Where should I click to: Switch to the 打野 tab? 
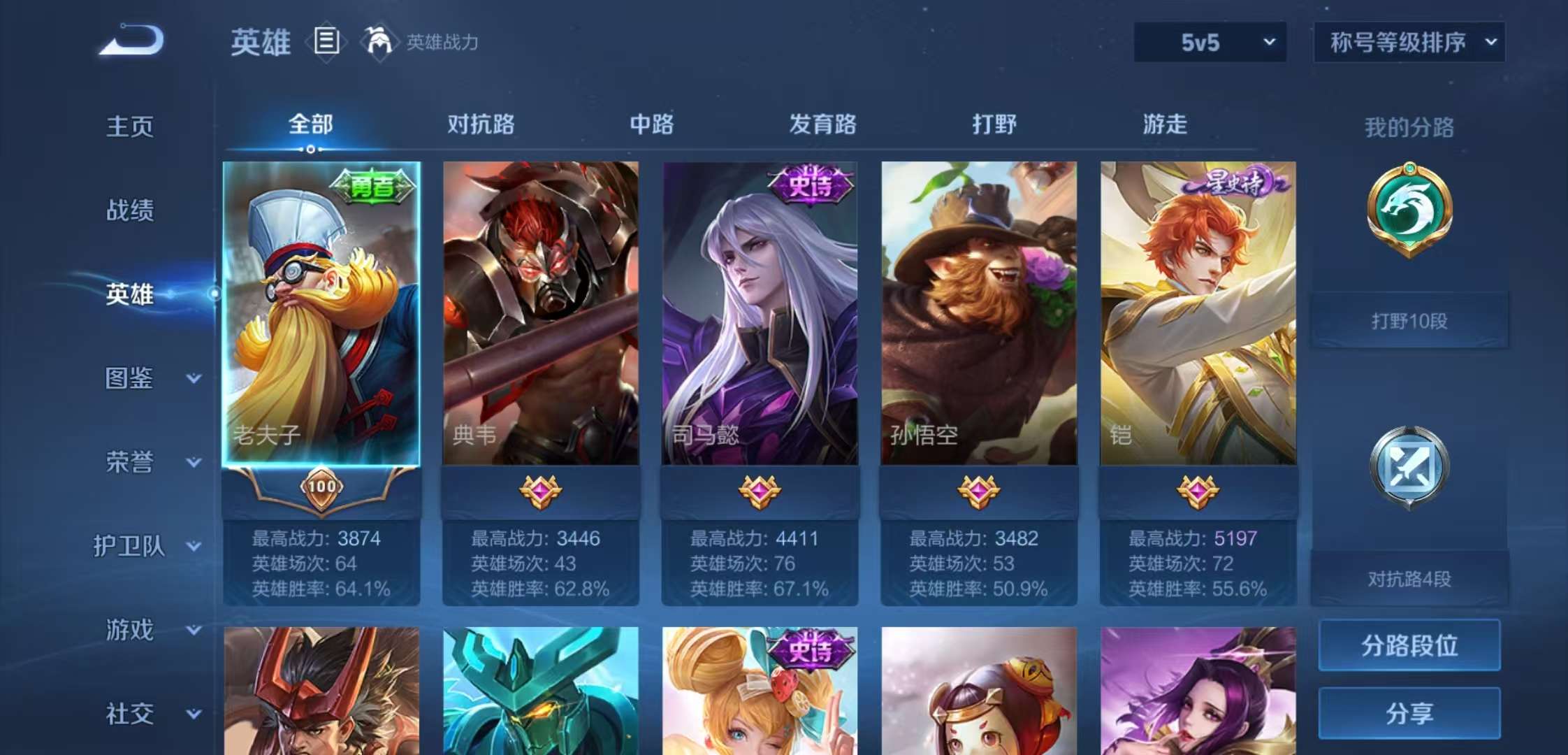[992, 124]
